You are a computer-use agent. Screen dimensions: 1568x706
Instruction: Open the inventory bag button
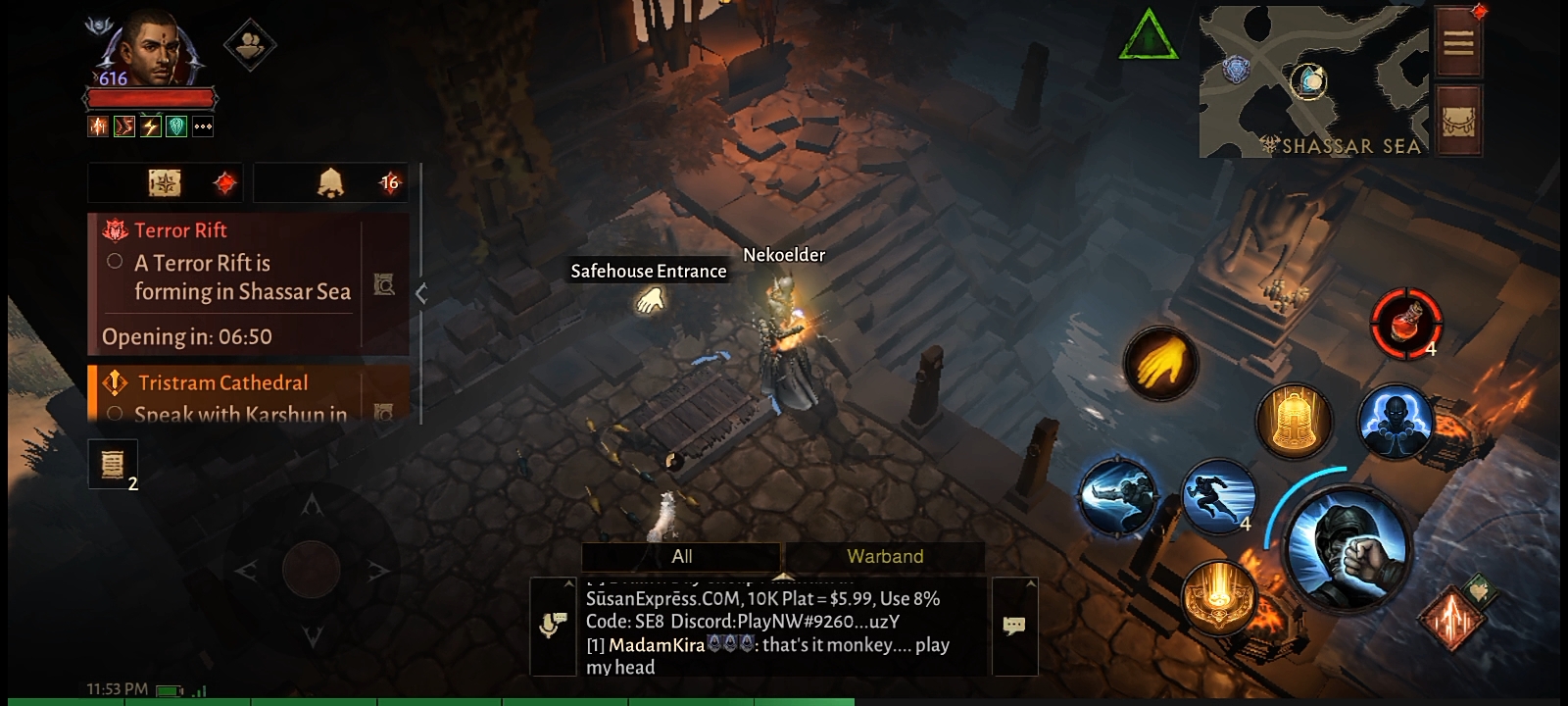coord(1457,121)
